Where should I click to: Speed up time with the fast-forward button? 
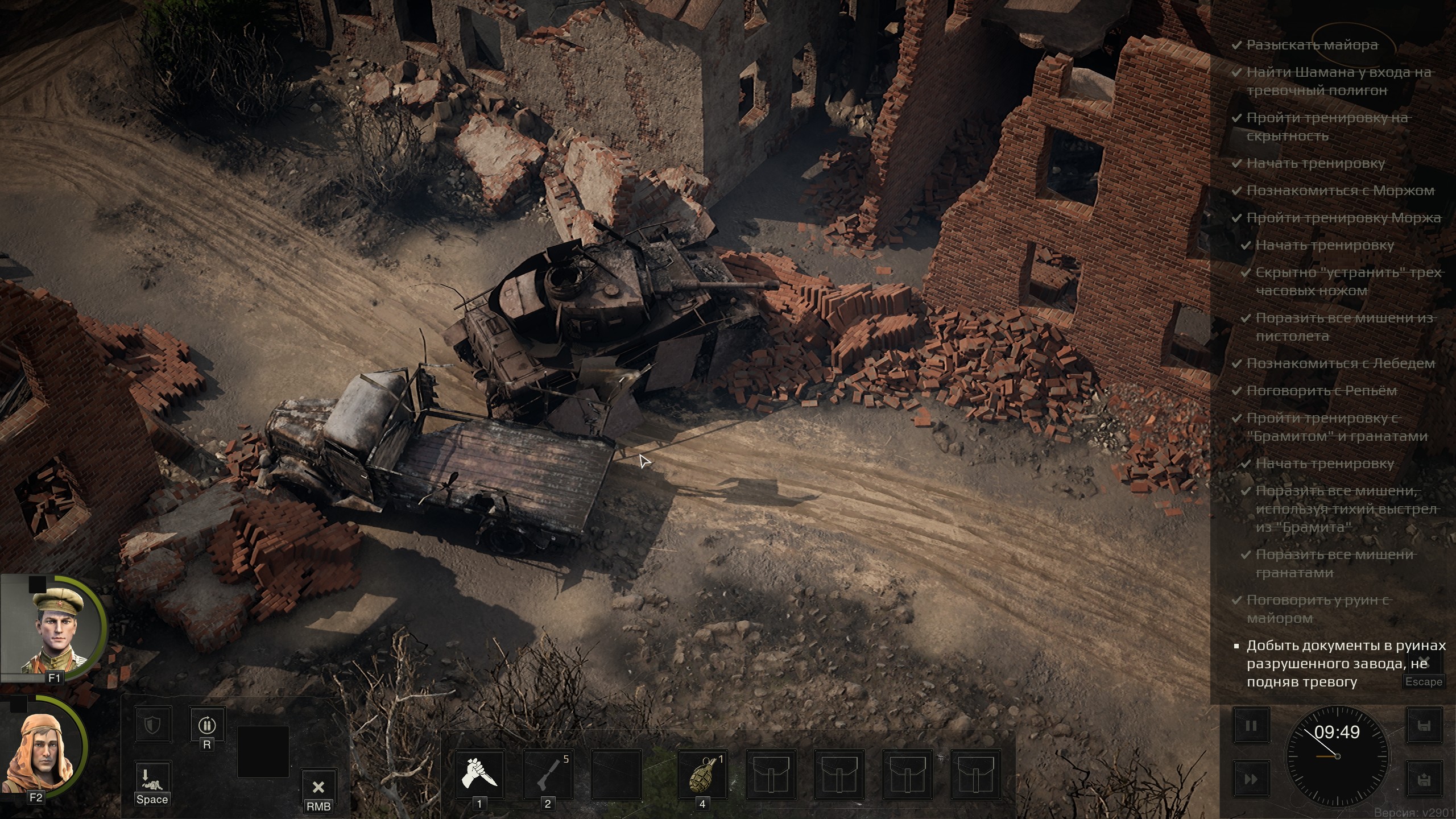point(1251,779)
